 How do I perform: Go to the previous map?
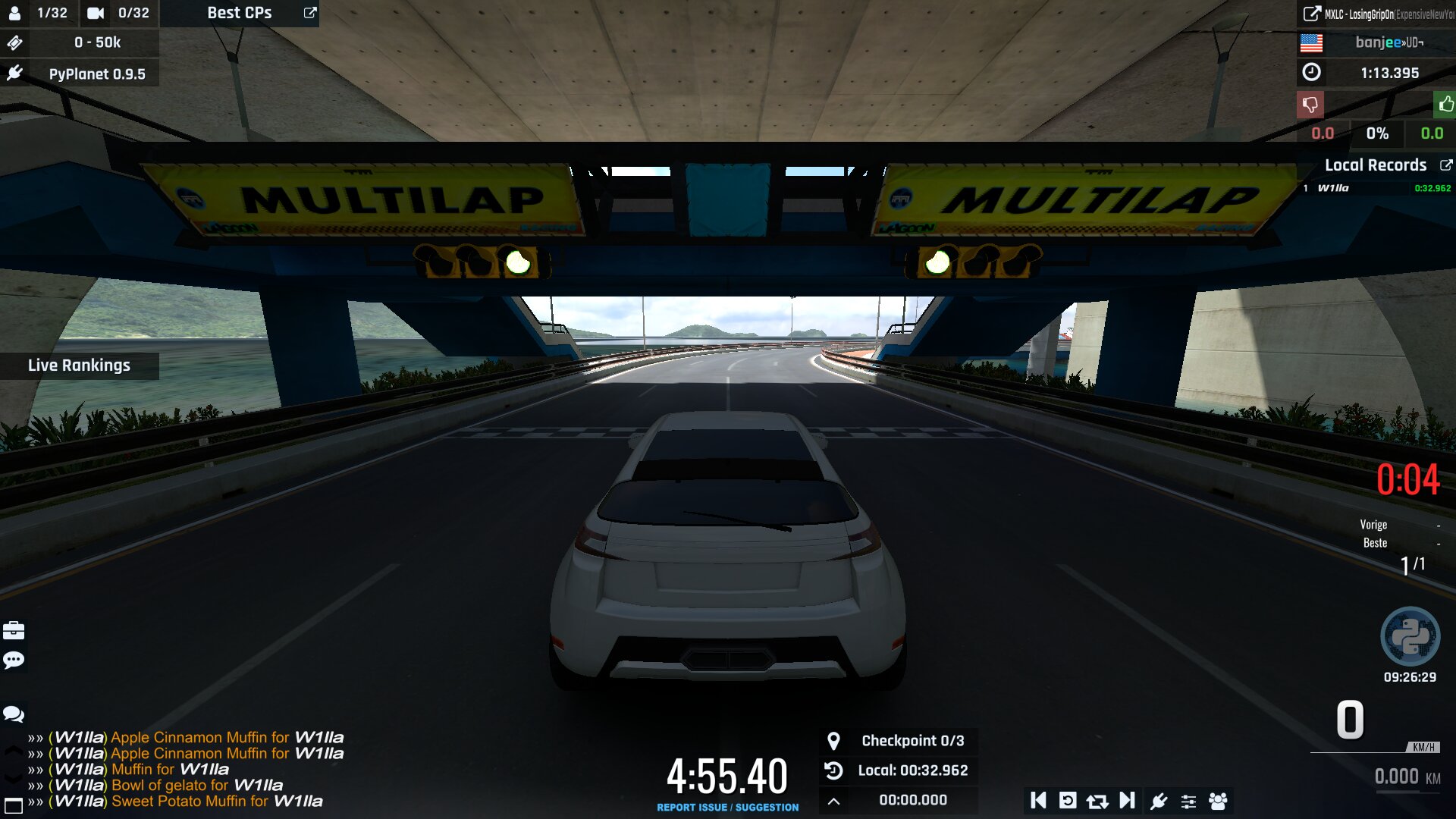pyautogui.click(x=1038, y=801)
